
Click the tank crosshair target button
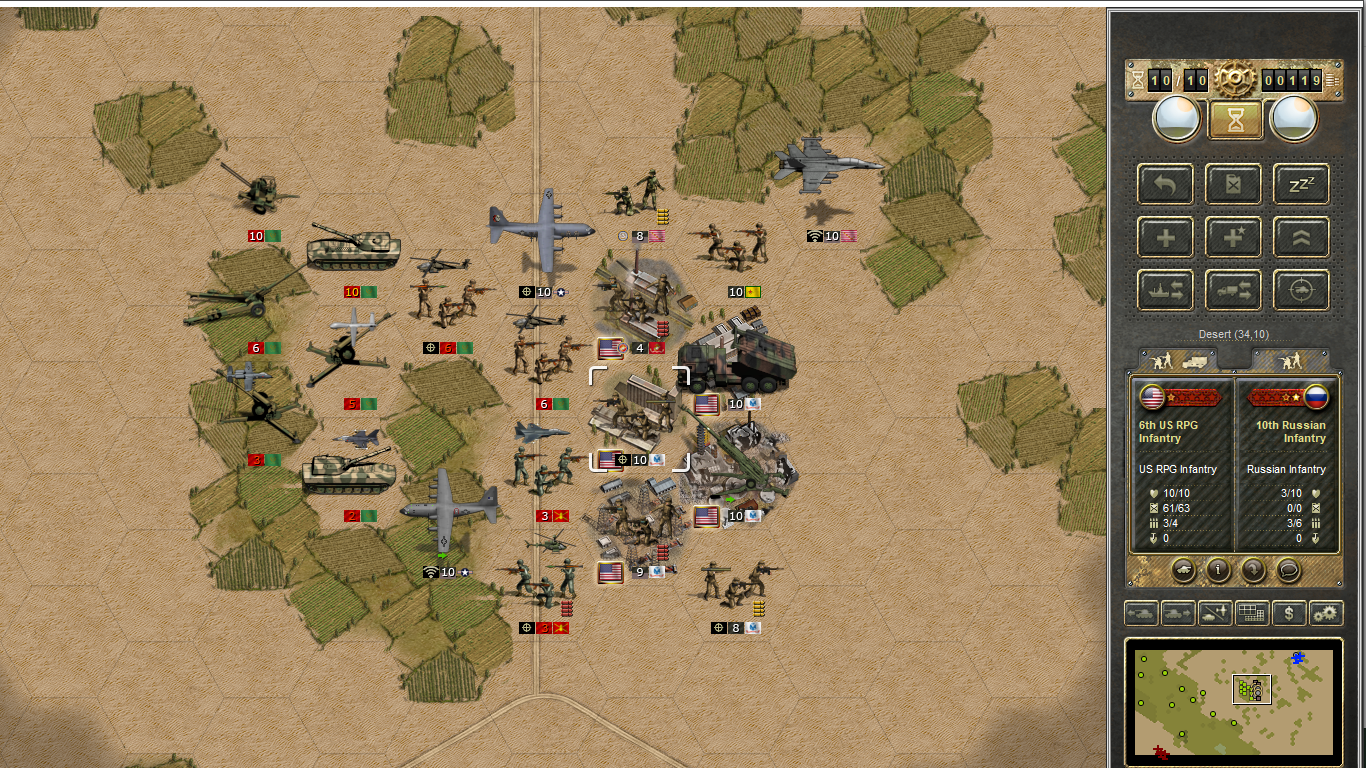(x=1301, y=290)
